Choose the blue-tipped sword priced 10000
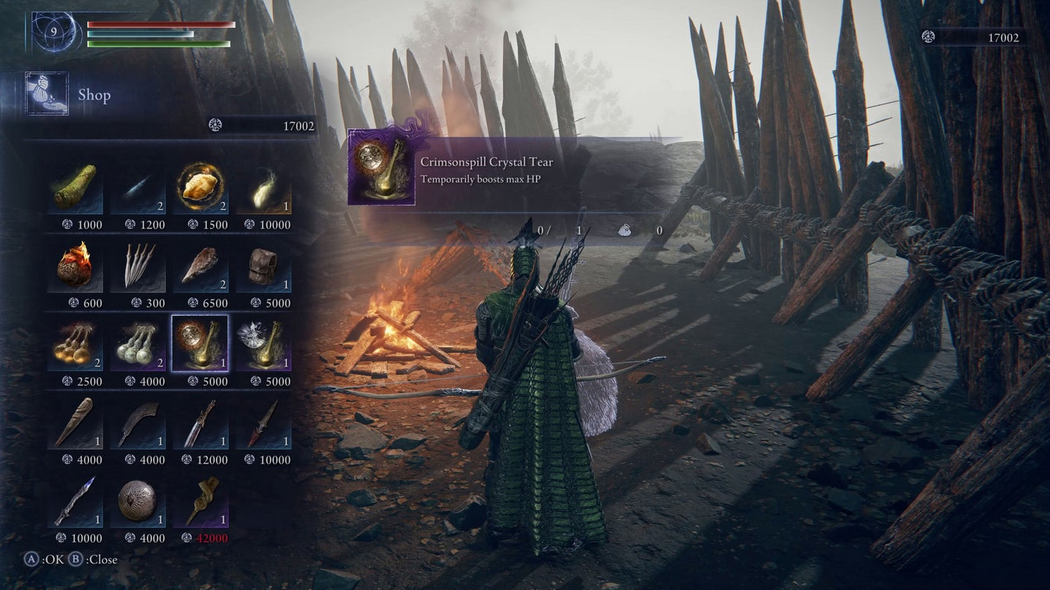This screenshot has width=1050, height=590. point(76,501)
